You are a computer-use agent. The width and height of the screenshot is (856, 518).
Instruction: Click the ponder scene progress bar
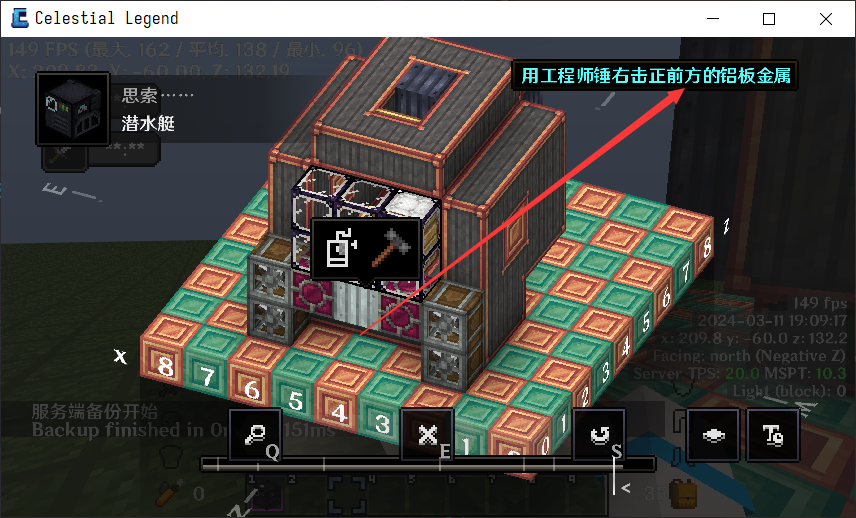pyautogui.click(x=427, y=464)
